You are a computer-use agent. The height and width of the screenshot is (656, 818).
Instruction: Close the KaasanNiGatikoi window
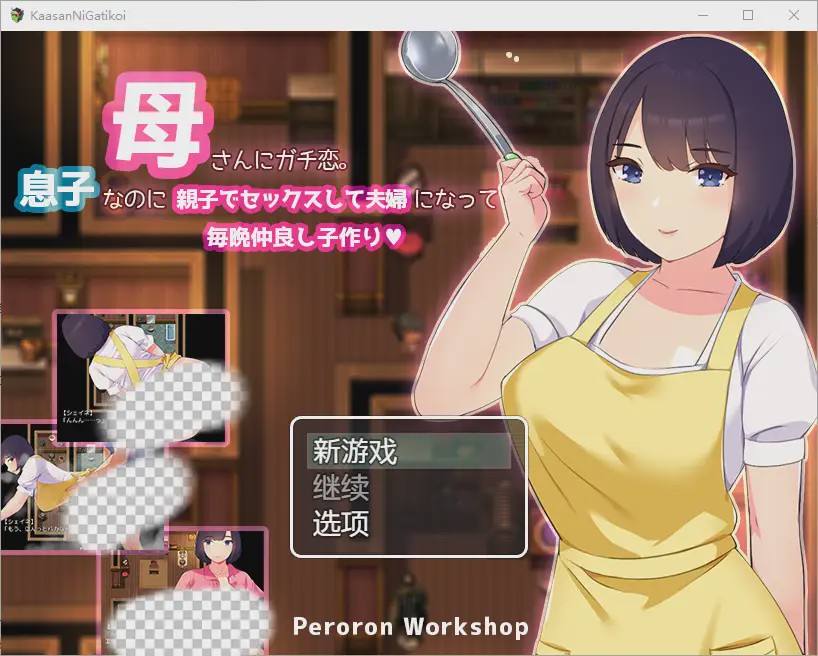click(x=793, y=16)
